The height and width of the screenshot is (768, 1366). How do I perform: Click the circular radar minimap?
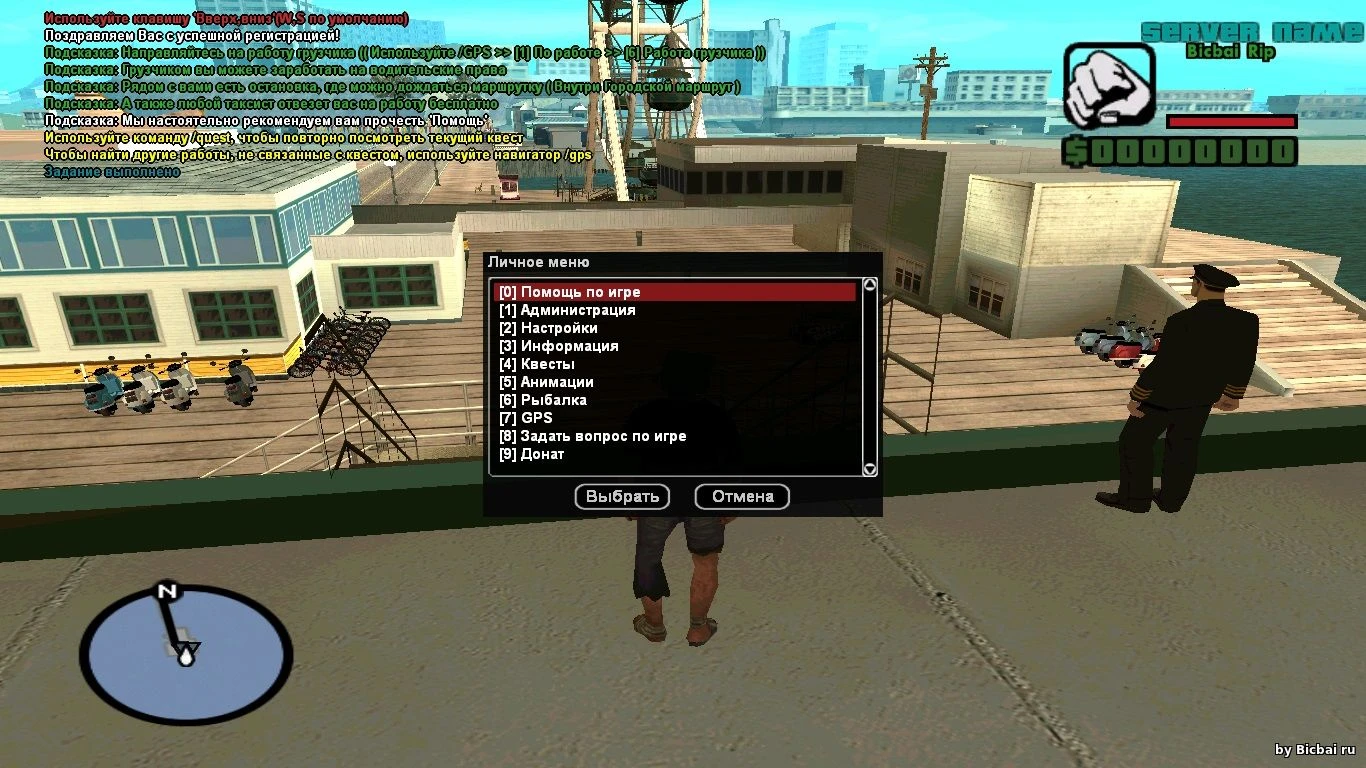(x=186, y=657)
